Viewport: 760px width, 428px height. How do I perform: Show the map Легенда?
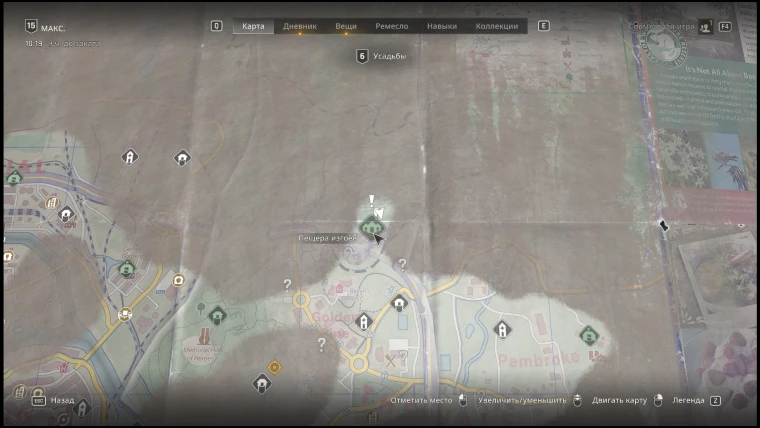[x=688, y=400]
